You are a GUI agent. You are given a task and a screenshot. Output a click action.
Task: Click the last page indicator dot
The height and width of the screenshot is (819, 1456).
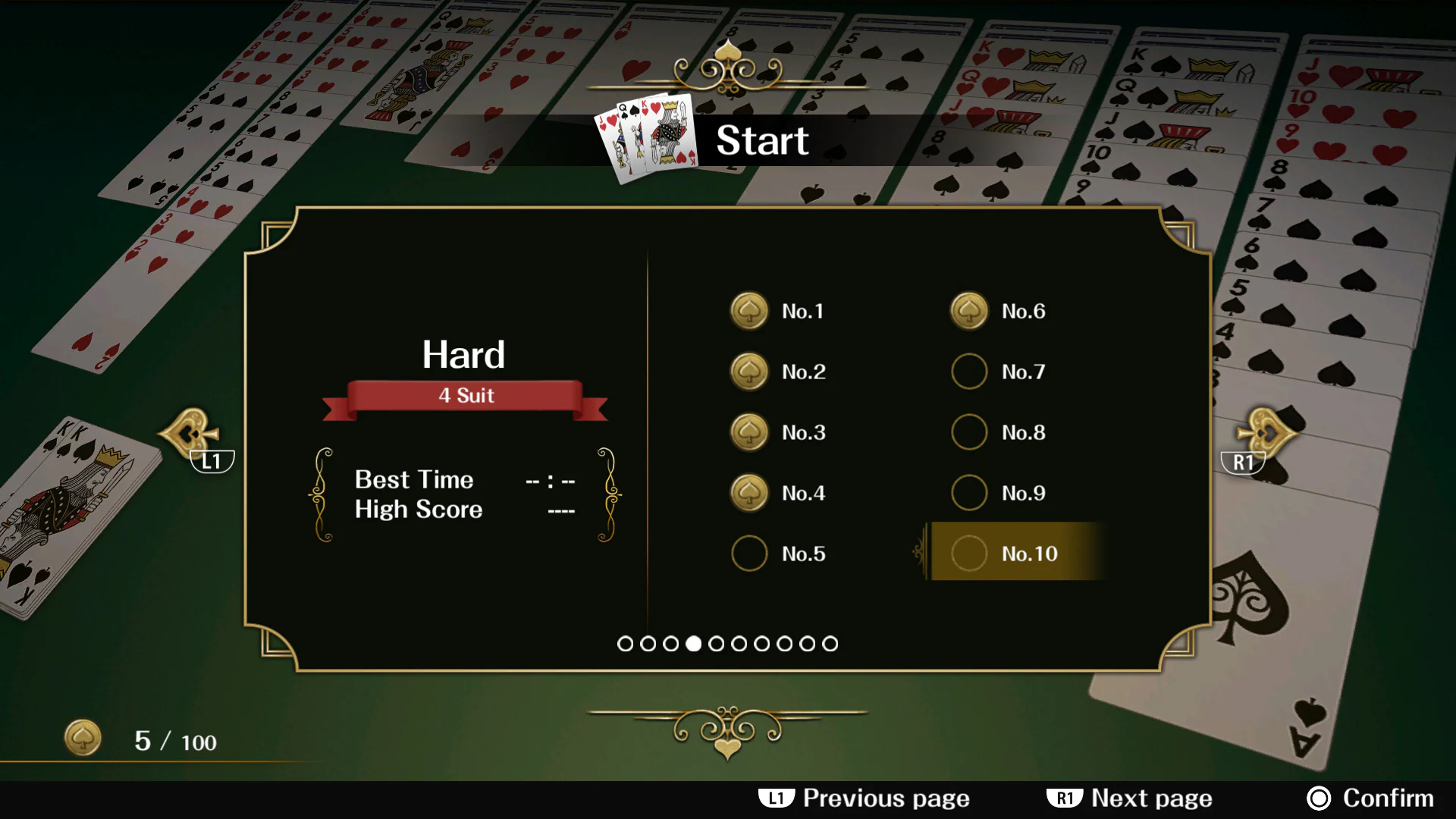point(830,643)
